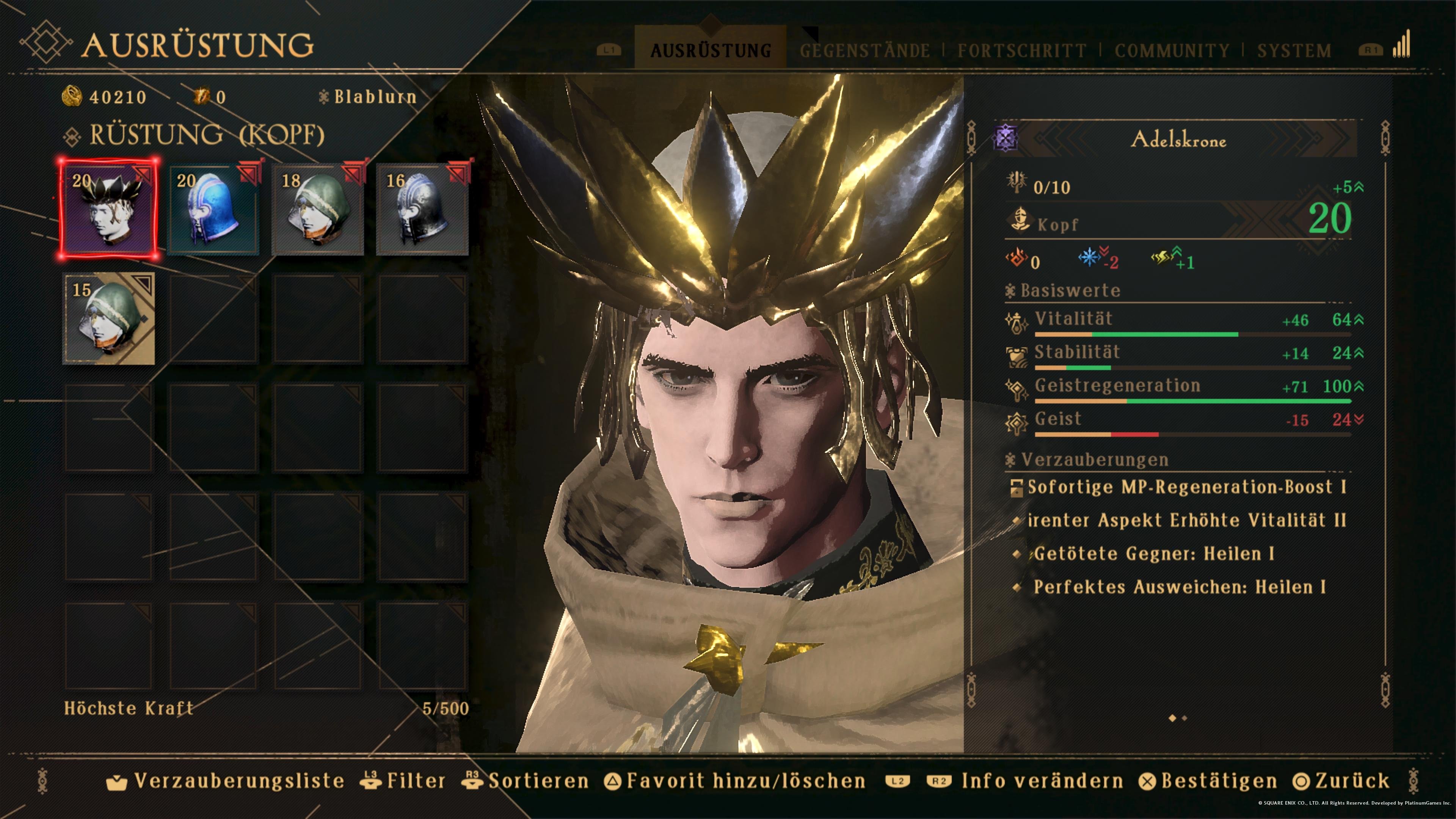Image resolution: width=1456 pixels, height=819 pixels.
Task: Select the Adelskrone crown slot
Action: point(108,209)
